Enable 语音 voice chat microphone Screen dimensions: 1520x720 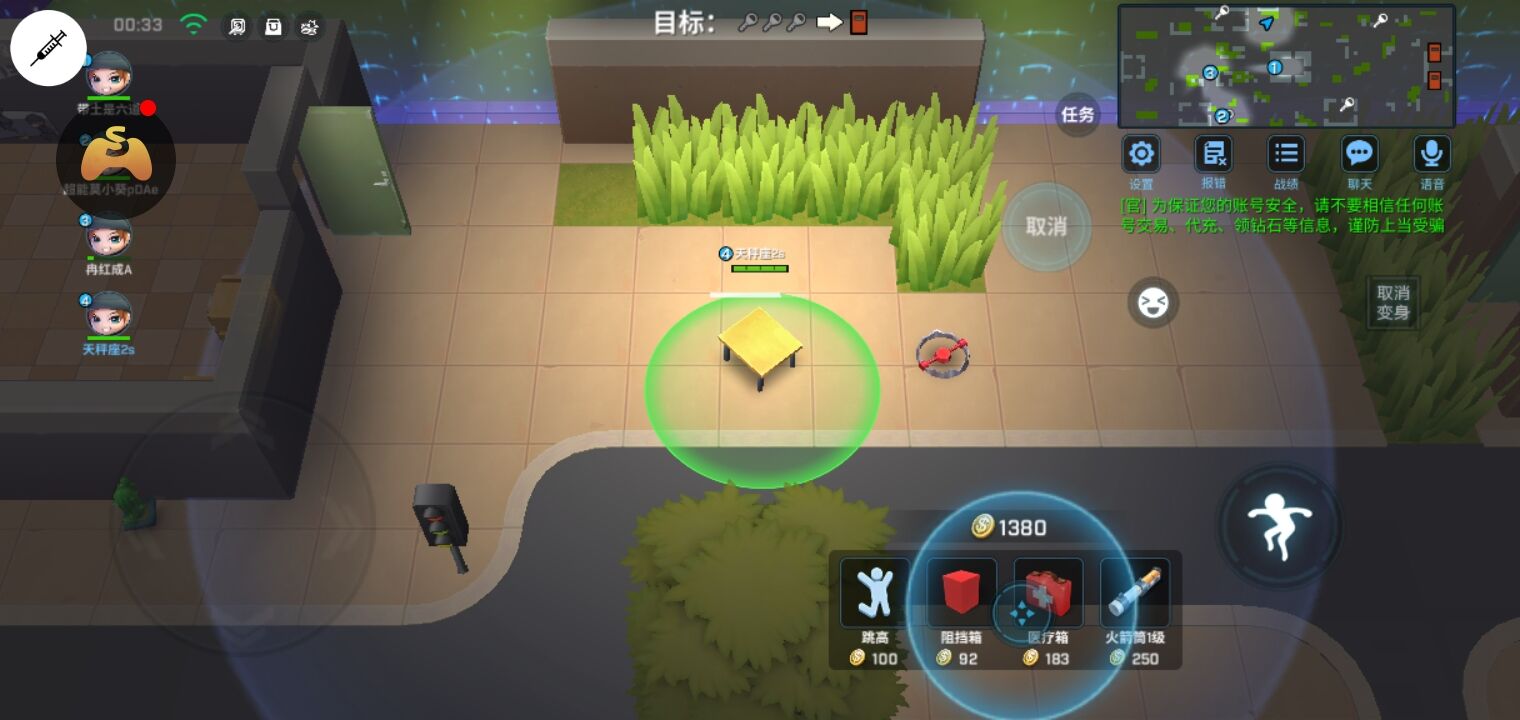pyautogui.click(x=1432, y=153)
